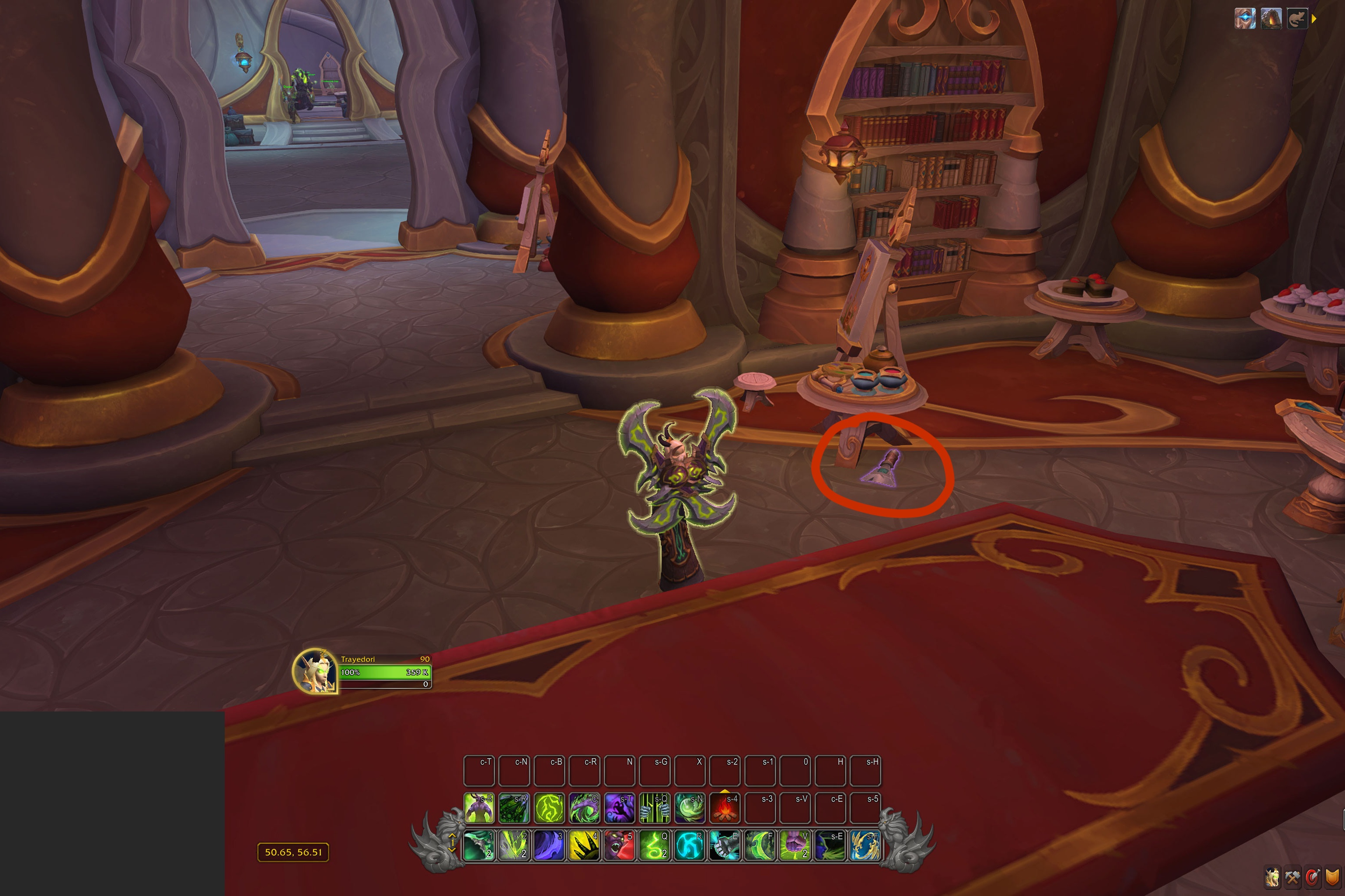Place a Basic Campfire from the bar
This screenshot has width=1345, height=896.
tap(725, 807)
